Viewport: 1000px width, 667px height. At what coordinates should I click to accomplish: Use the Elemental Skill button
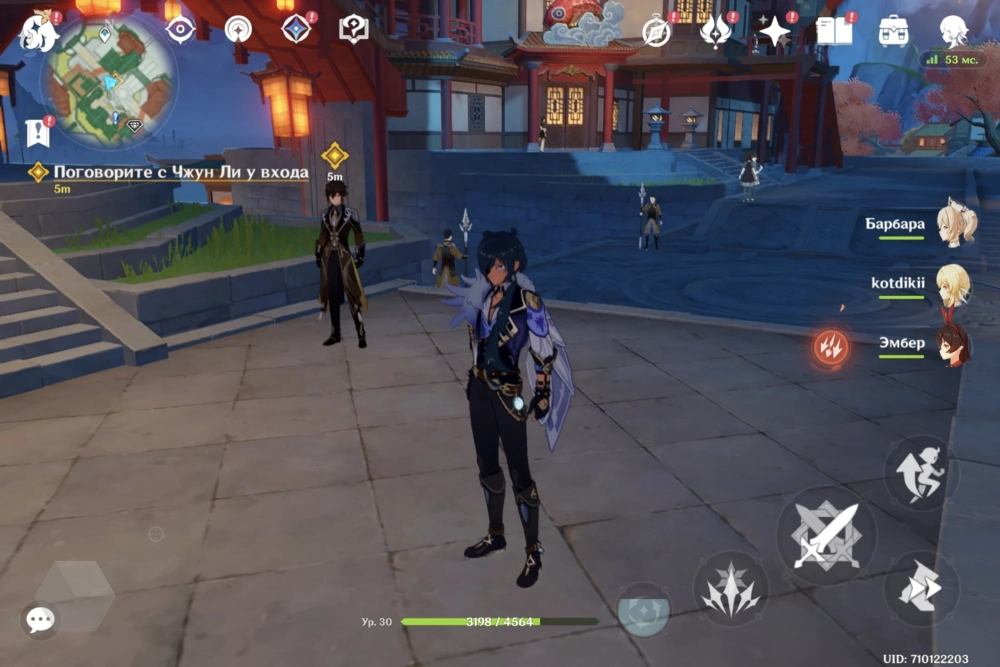[730, 588]
